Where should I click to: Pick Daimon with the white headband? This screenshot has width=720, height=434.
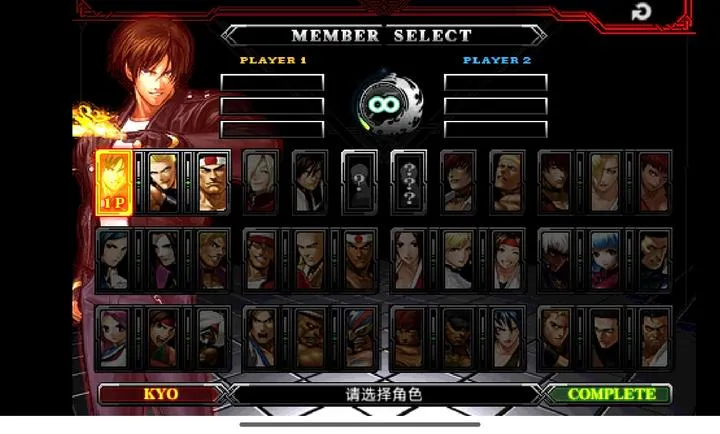212,181
